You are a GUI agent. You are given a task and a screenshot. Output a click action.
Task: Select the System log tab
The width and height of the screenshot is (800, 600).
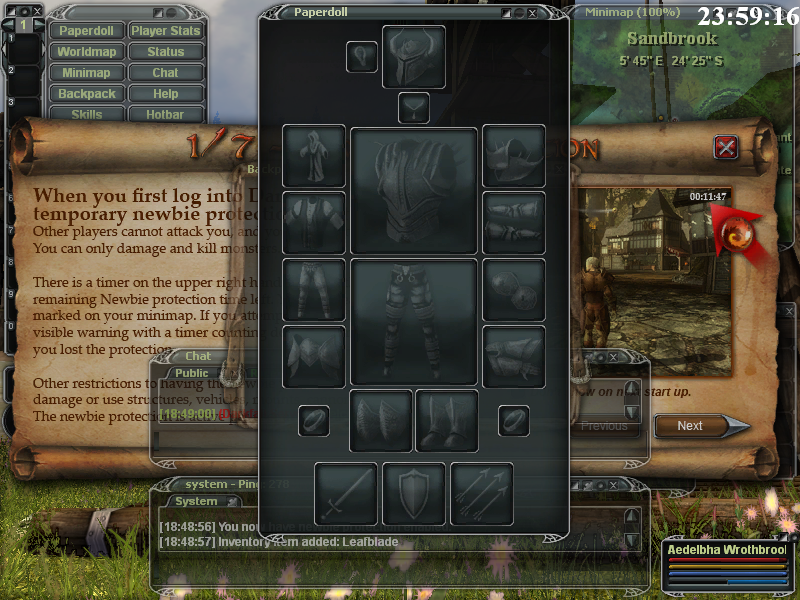point(196,501)
